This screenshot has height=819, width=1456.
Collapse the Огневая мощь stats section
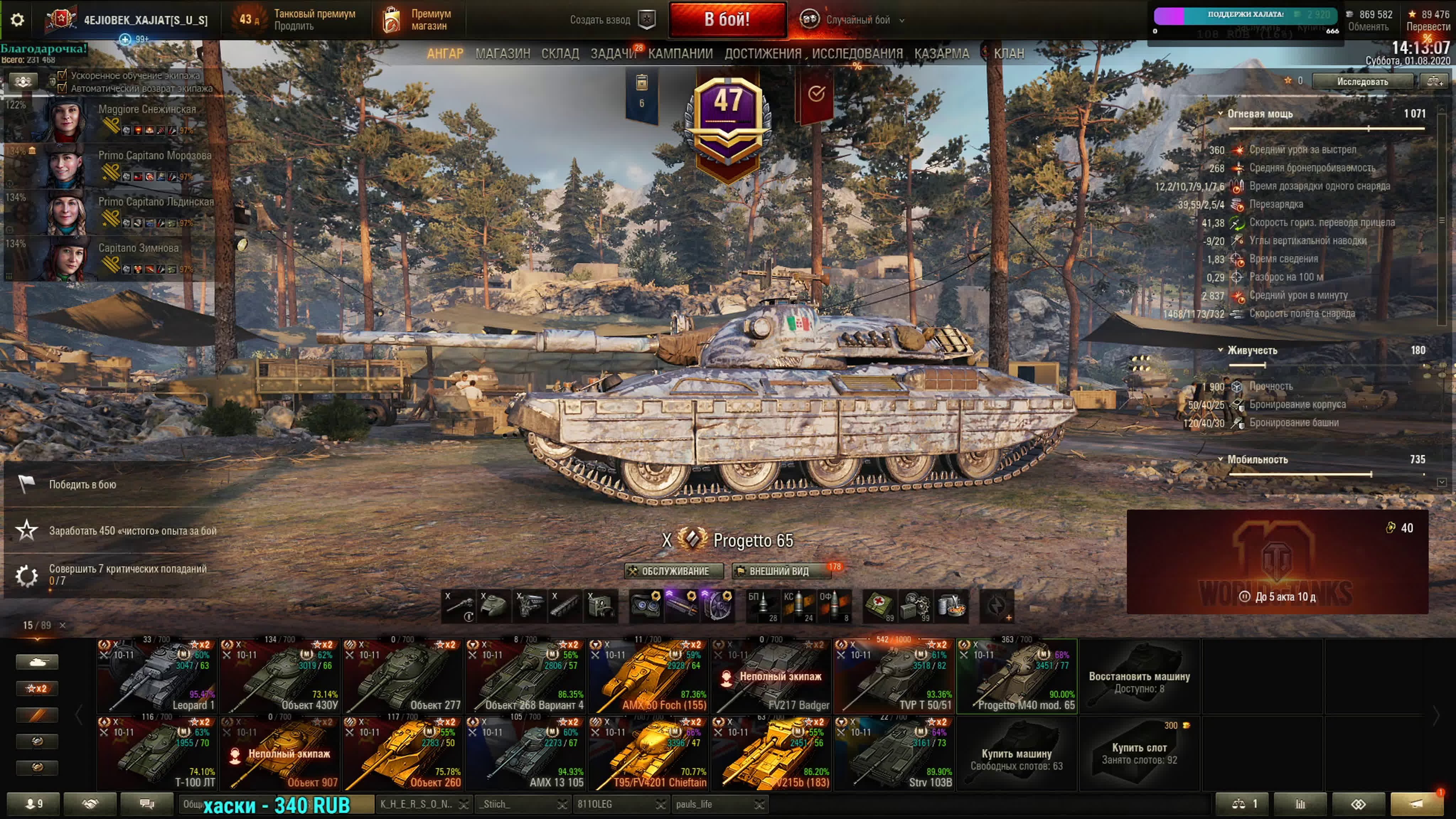(x=1220, y=114)
